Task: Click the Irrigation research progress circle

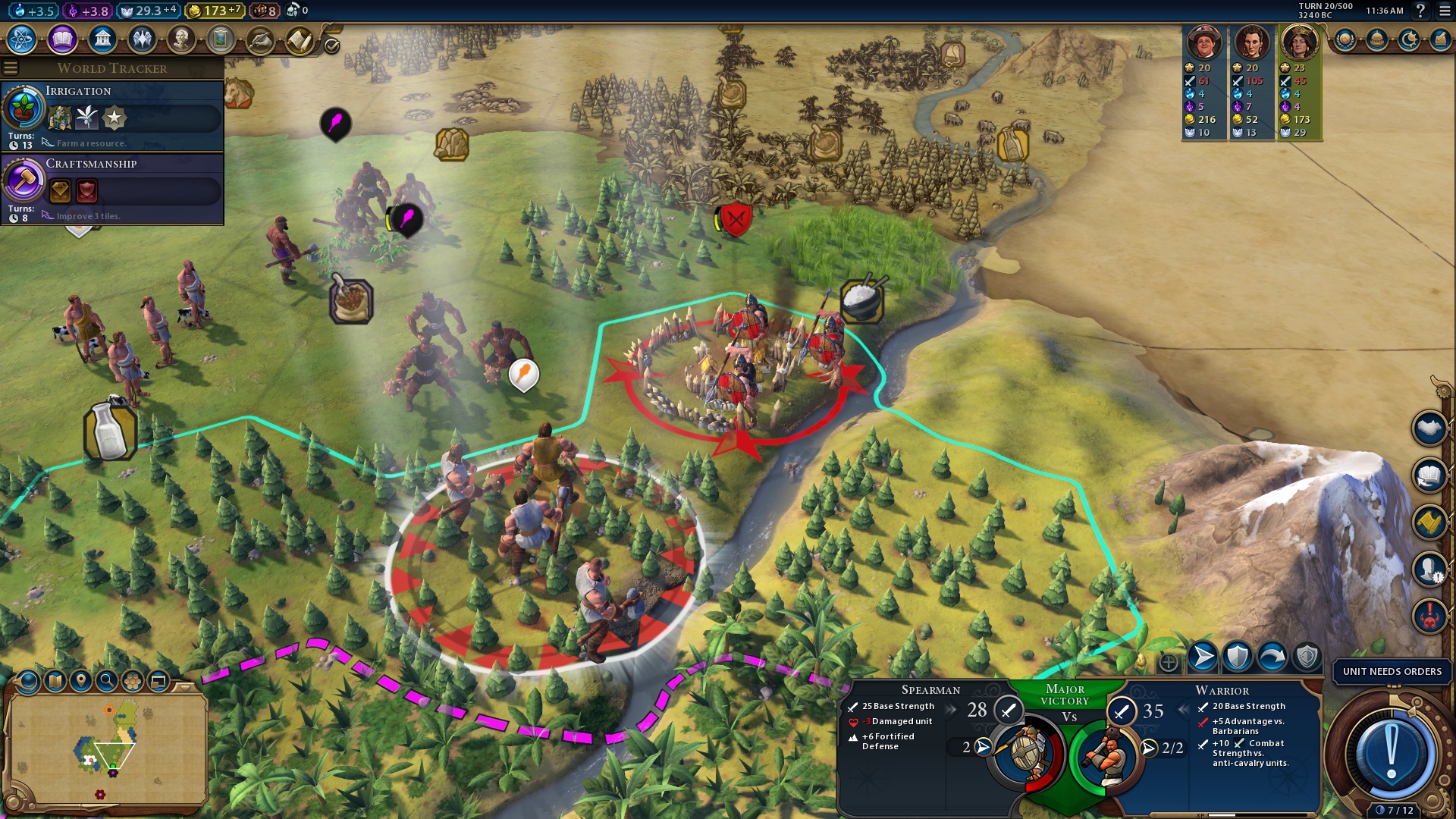Action: tap(23, 109)
